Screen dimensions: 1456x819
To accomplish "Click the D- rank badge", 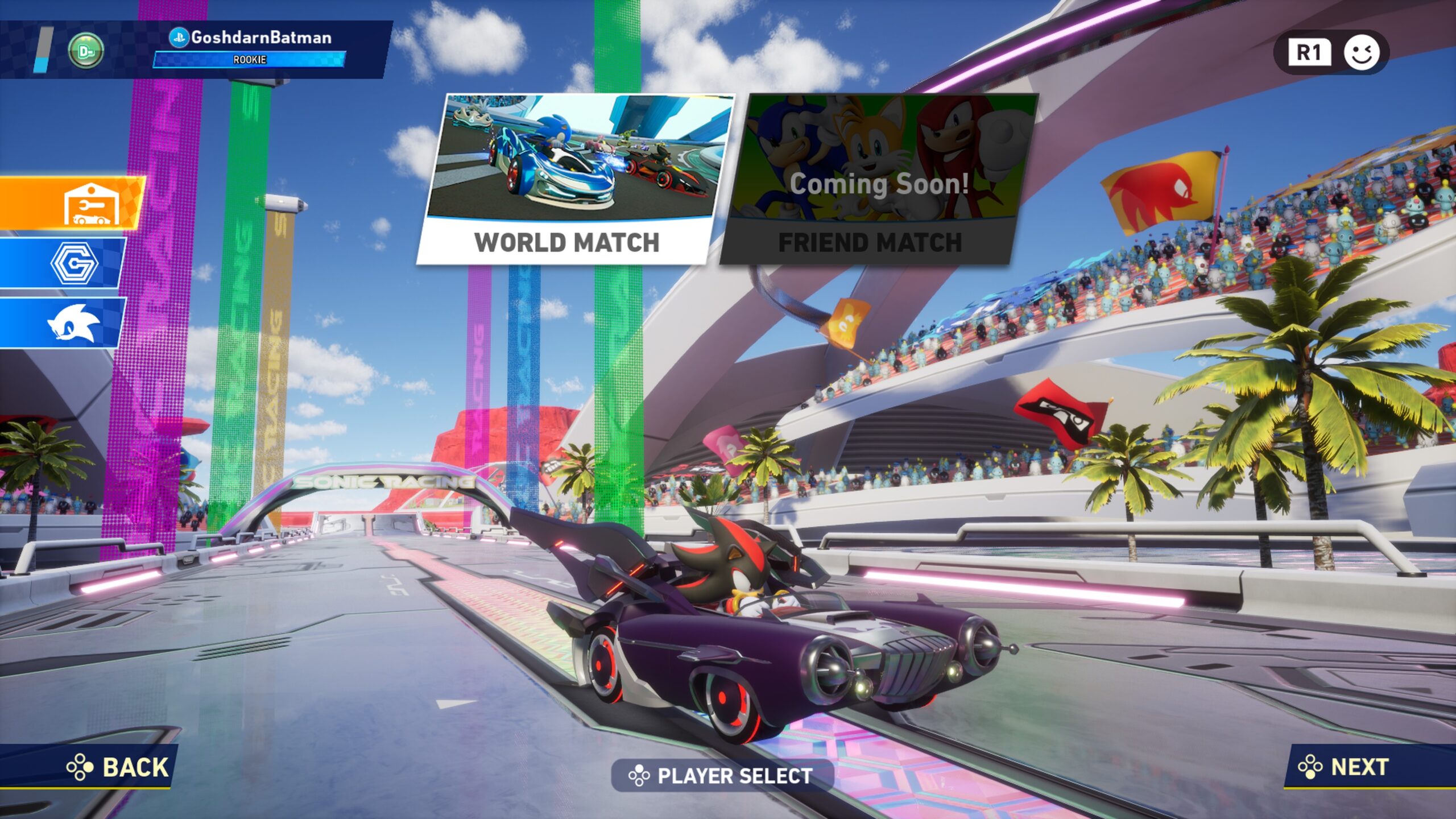I will click(x=86, y=51).
